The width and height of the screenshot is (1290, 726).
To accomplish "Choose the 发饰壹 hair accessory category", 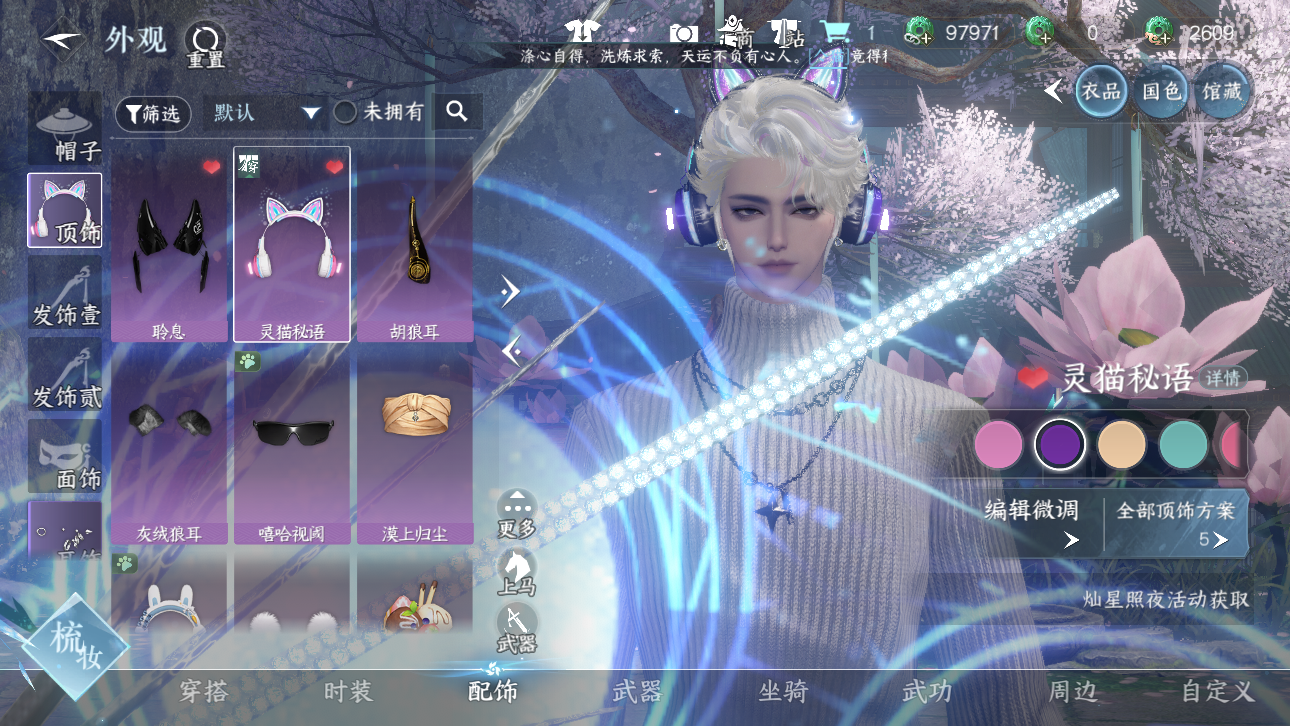I will (65, 294).
